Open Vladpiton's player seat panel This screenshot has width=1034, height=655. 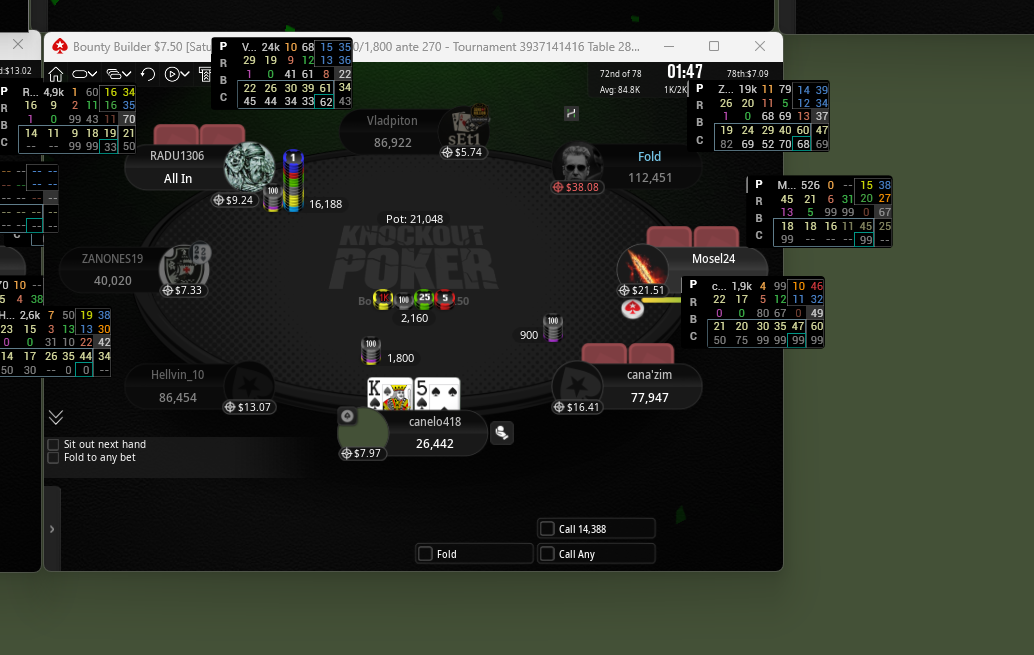point(393,132)
